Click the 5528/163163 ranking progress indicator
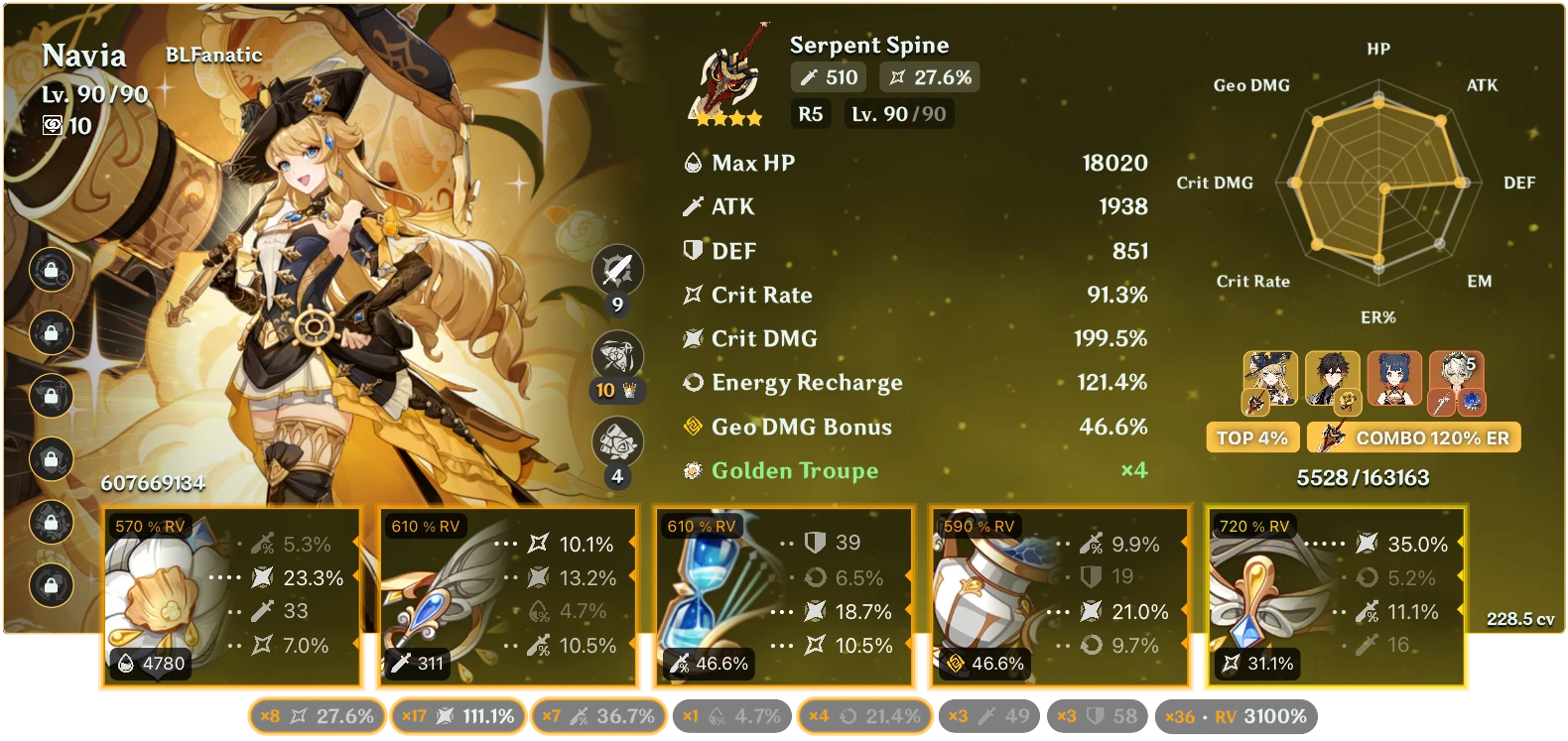The image size is (1568, 741). pos(1361,477)
